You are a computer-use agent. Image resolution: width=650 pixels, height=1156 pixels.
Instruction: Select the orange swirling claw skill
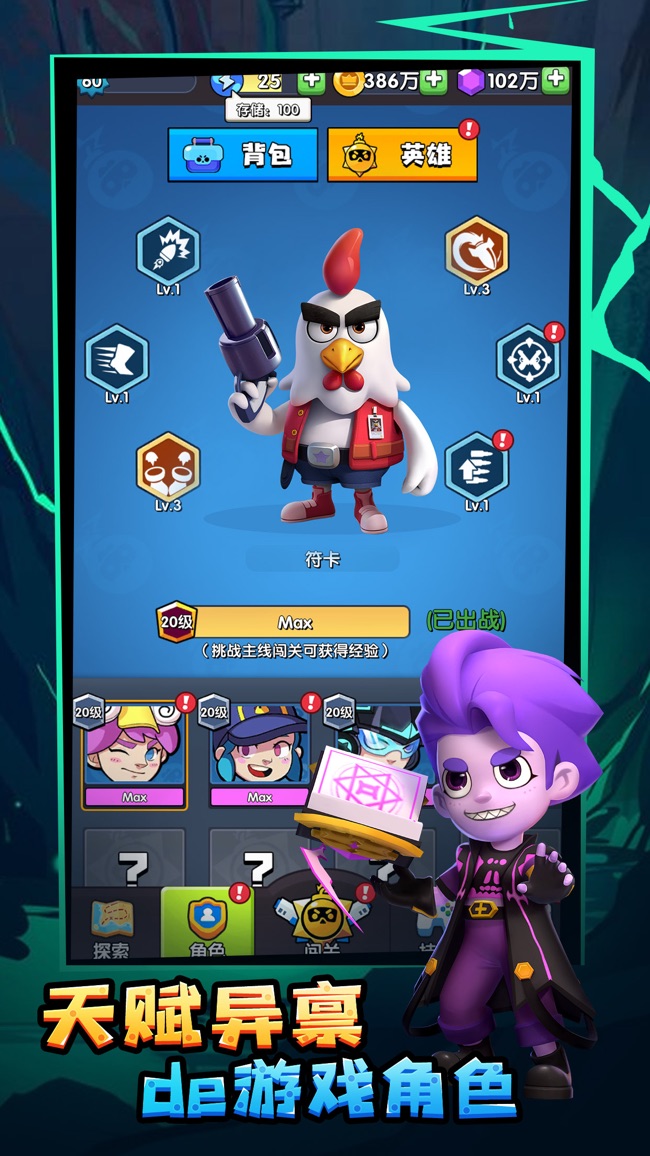click(476, 250)
